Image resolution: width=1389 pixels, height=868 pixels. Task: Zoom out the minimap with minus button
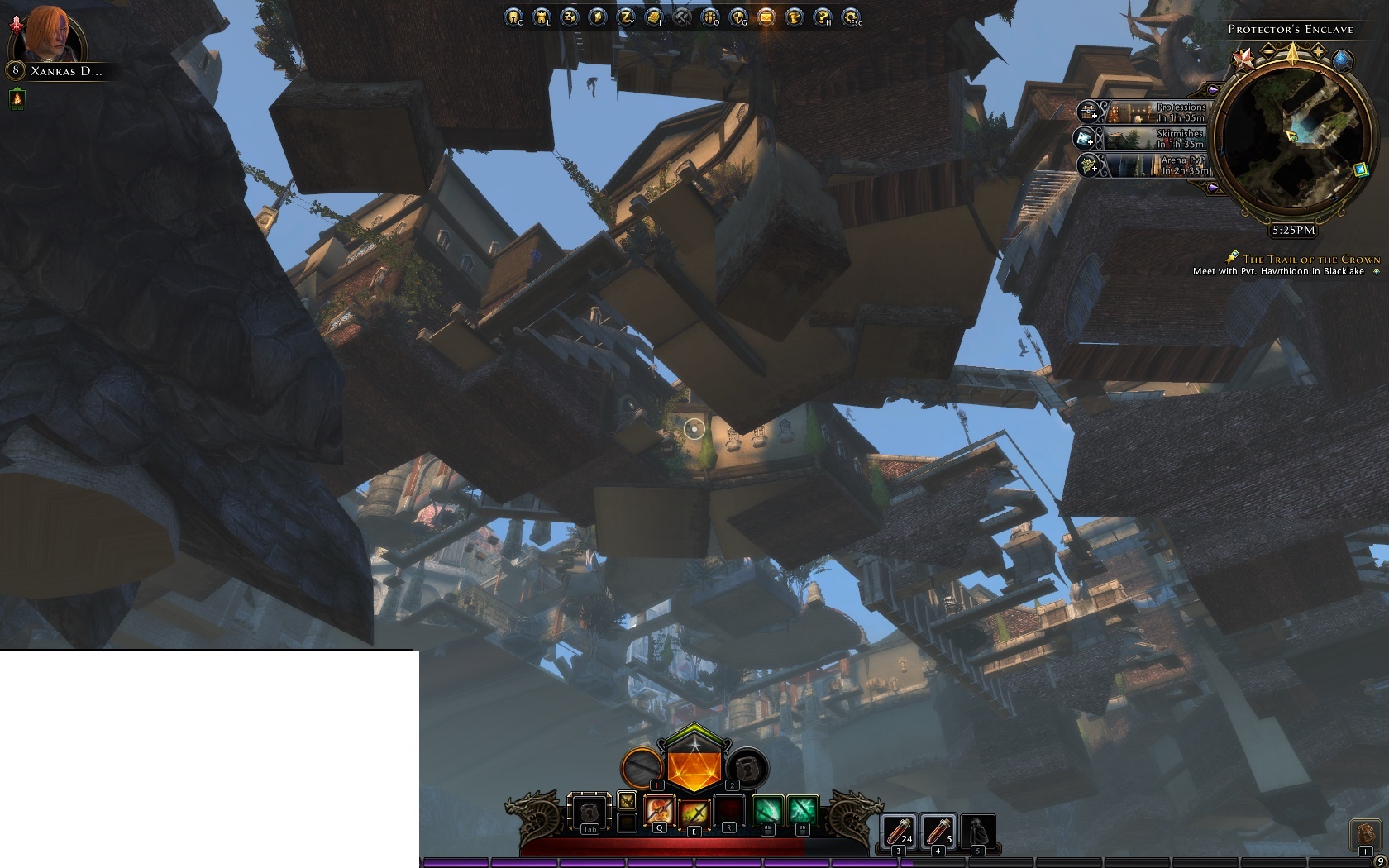[1267, 54]
